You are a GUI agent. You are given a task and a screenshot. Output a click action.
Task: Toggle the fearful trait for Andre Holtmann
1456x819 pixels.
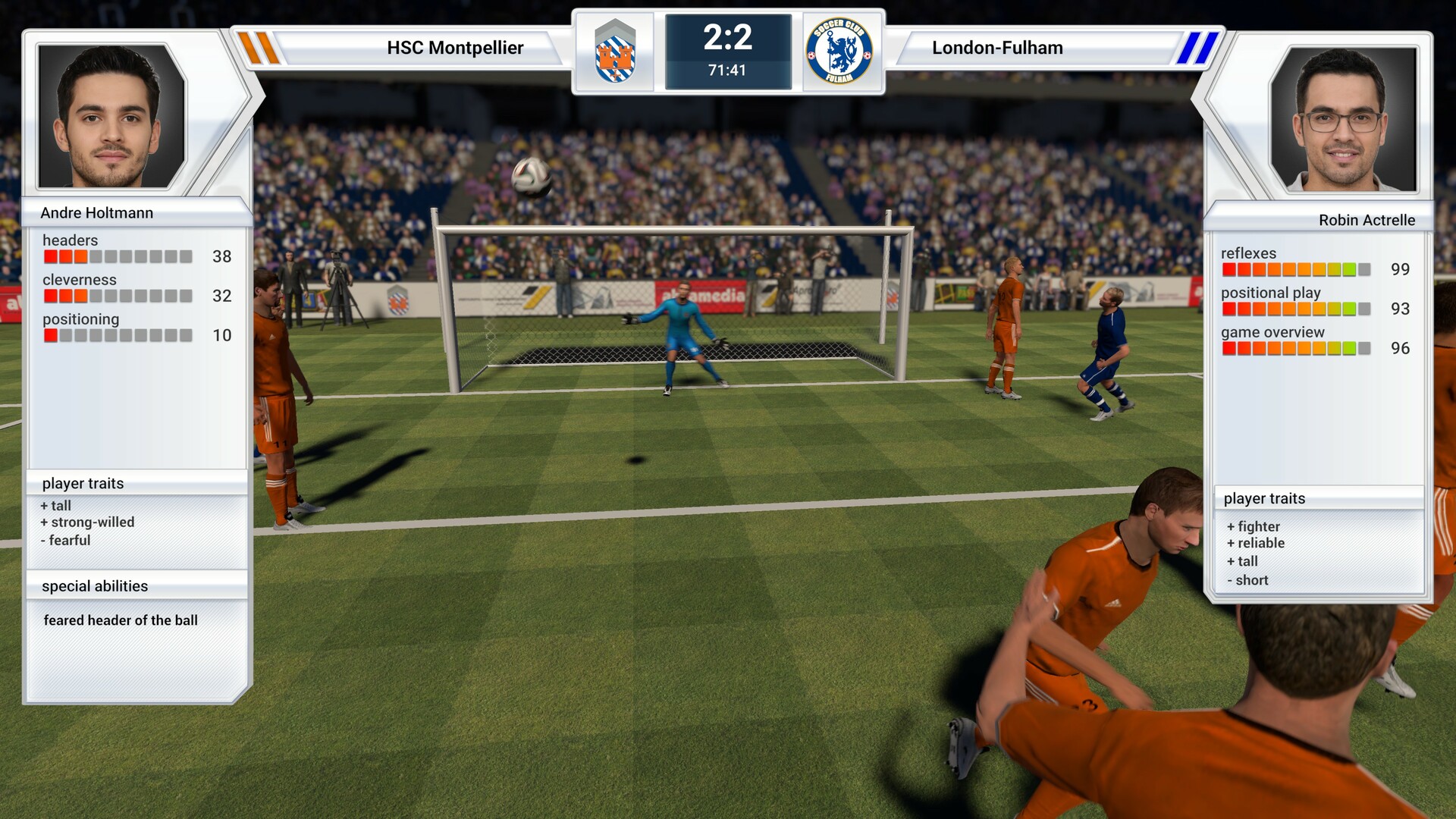(x=67, y=540)
